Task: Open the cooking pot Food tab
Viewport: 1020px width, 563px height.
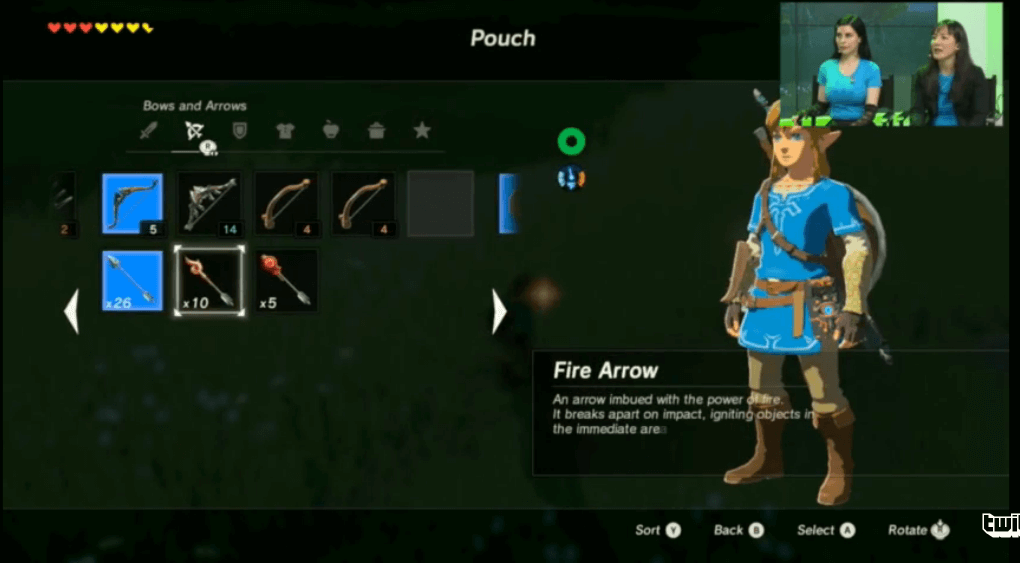Action: tap(377, 130)
